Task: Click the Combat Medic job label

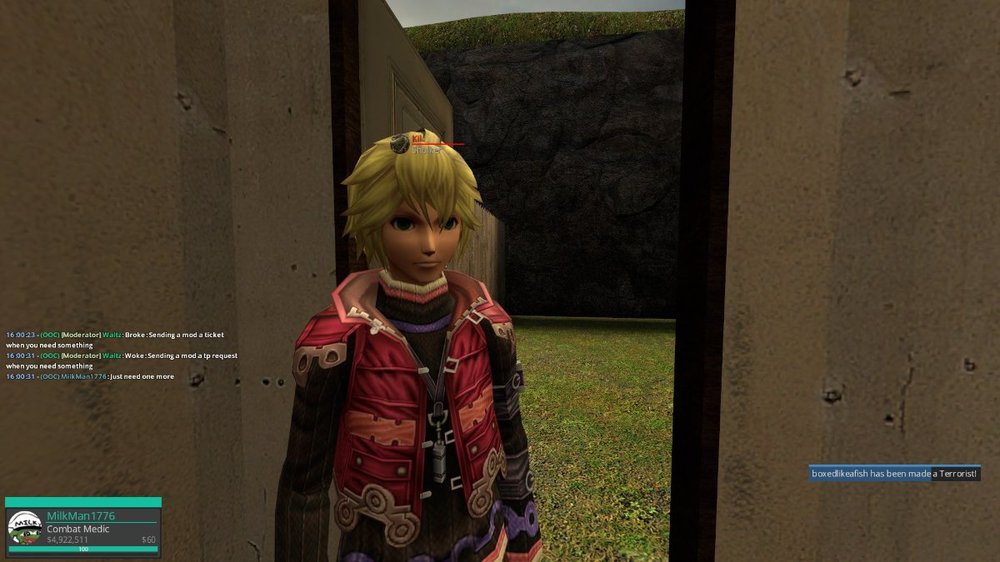Action: point(78,529)
